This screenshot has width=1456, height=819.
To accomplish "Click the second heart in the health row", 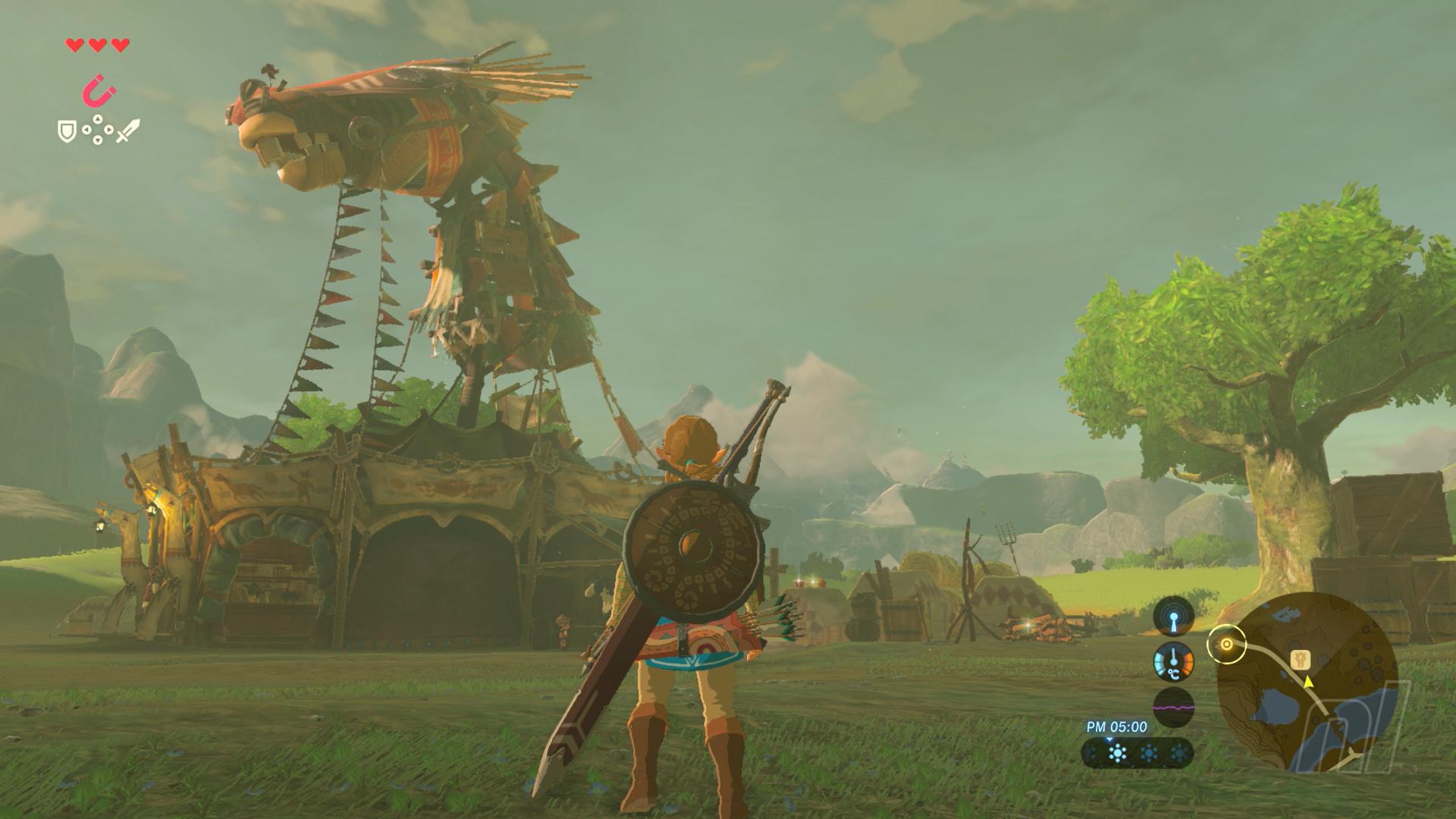I will [96, 45].
